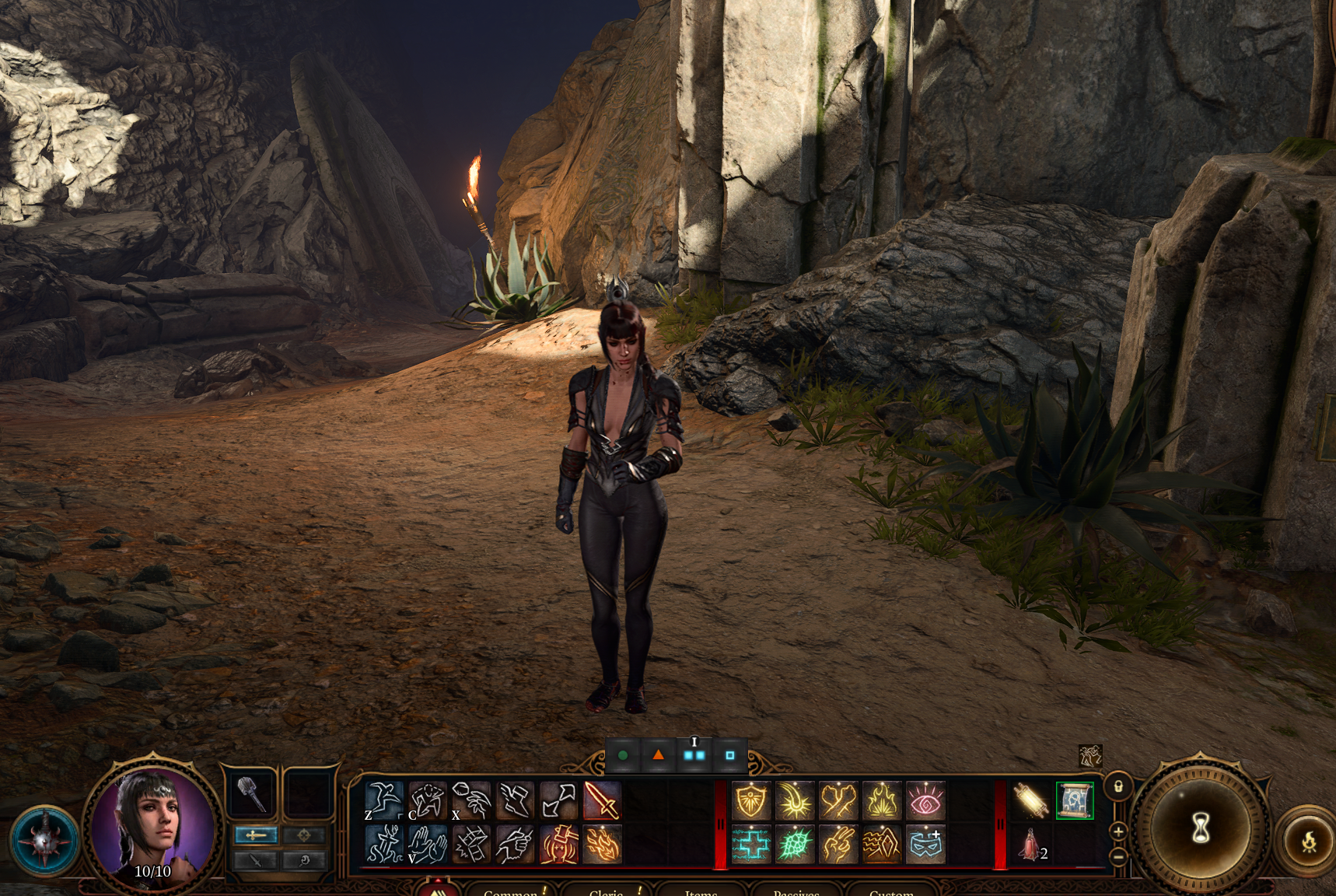The height and width of the screenshot is (896, 1336).
Task: Toggle the hotbar lock button
Action: pyautogui.click(x=1118, y=786)
